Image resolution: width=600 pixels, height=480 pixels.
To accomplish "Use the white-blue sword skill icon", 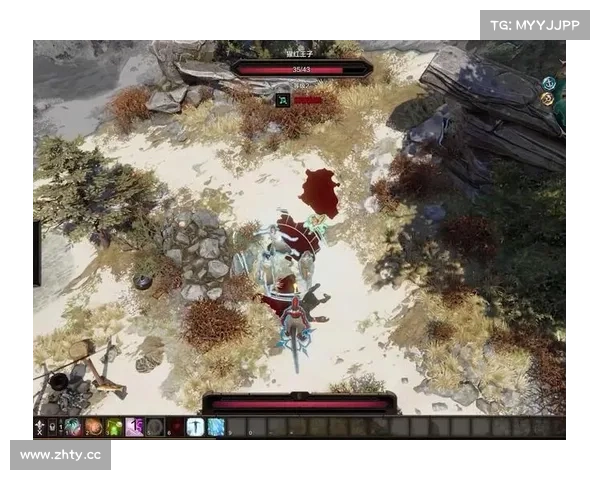I will 195,427.
